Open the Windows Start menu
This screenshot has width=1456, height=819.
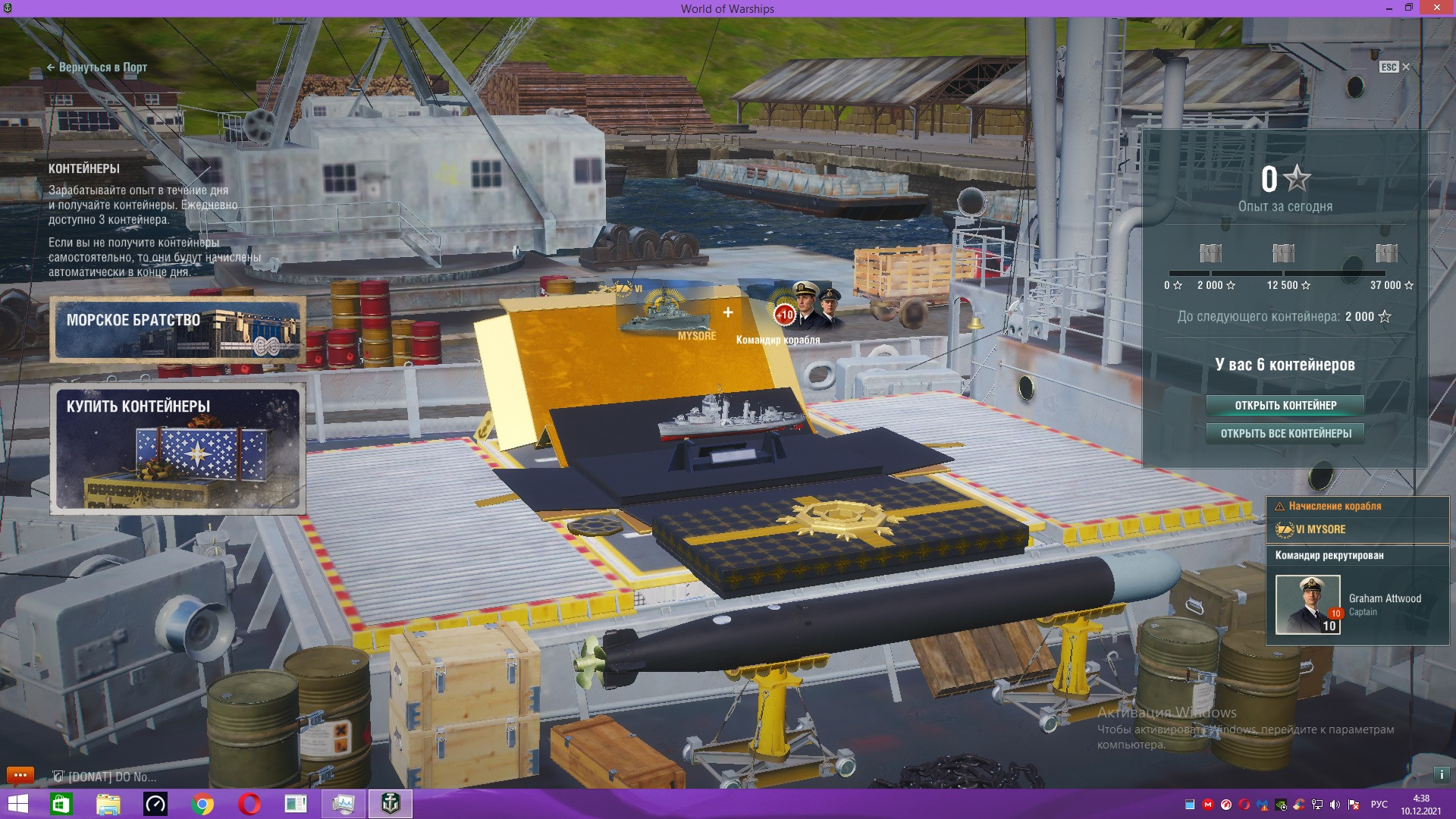17,804
